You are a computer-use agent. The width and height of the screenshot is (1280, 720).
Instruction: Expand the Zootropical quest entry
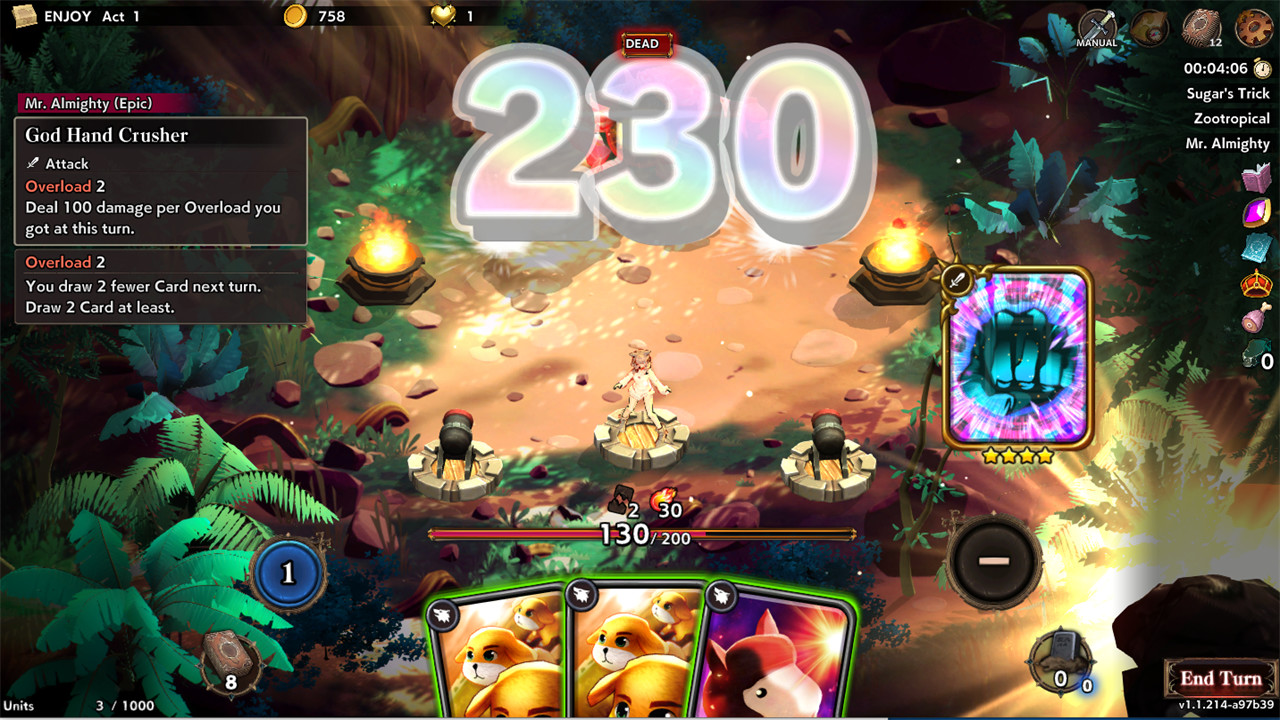pyautogui.click(x=1227, y=117)
